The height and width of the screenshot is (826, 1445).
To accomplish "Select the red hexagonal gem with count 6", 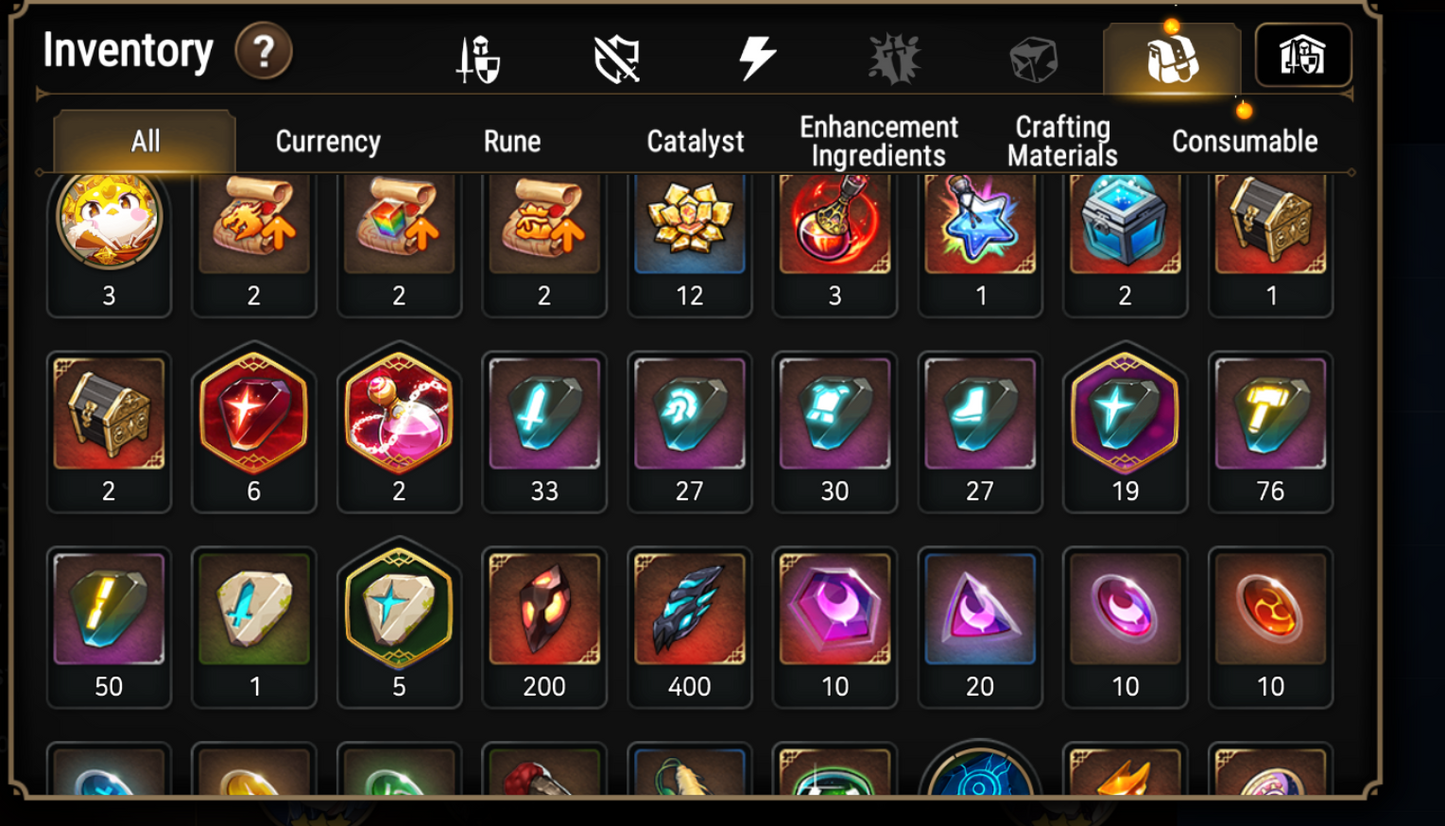I will (x=254, y=418).
